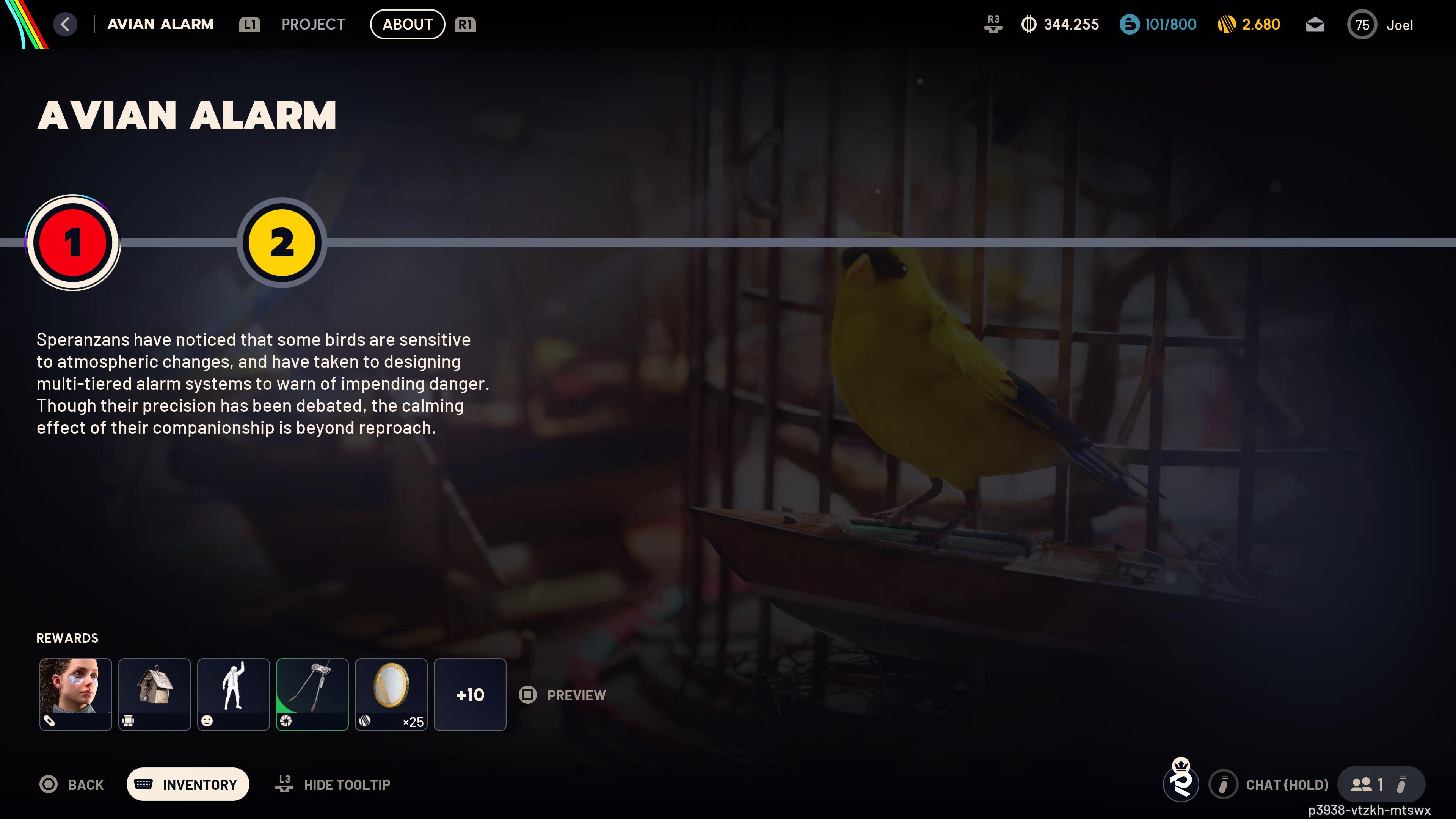Select the ×25 coin stack reward
This screenshot has width=1456, height=819.
pos(391,694)
